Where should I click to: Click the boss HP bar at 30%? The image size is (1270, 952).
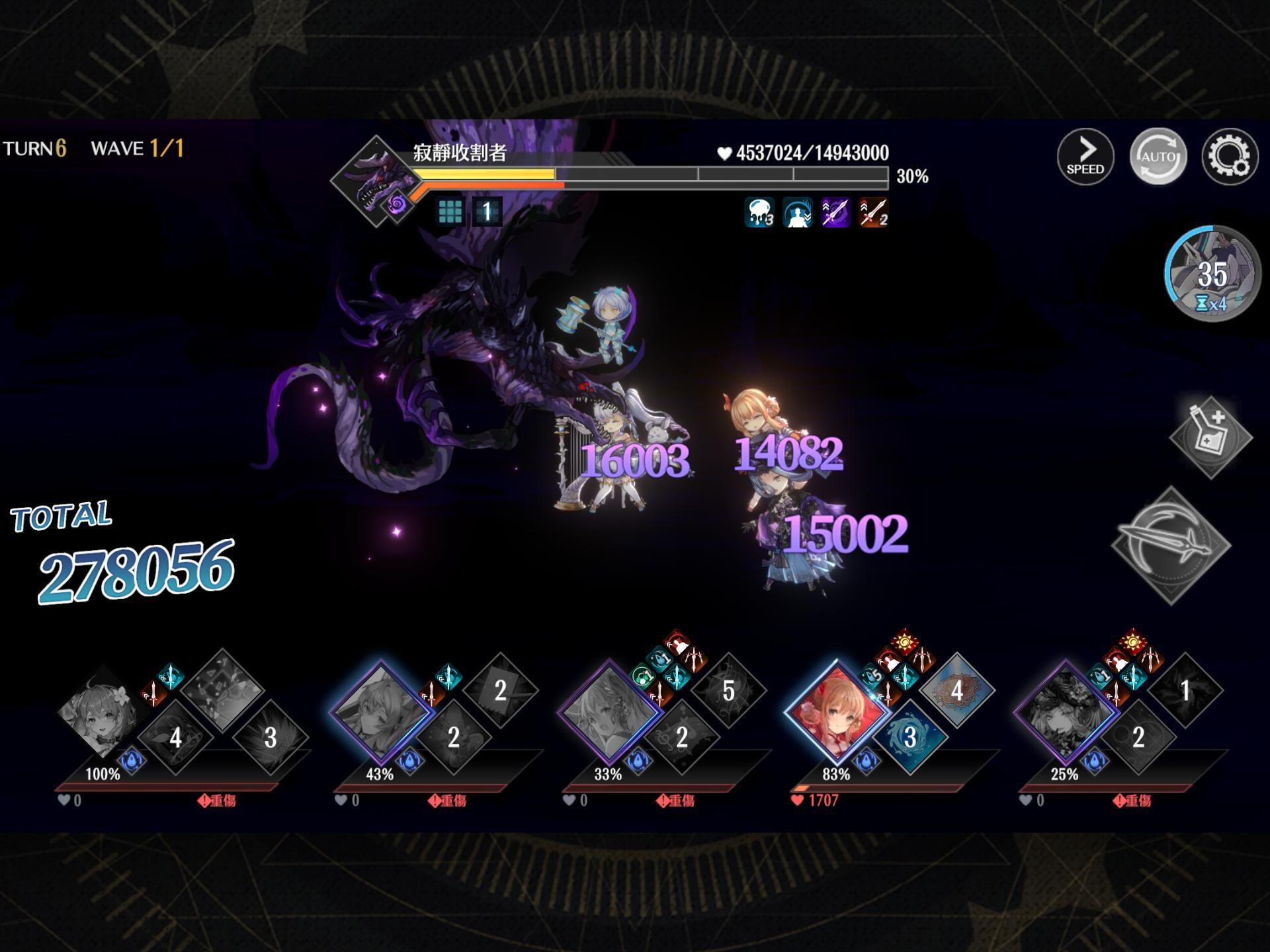[x=648, y=174]
